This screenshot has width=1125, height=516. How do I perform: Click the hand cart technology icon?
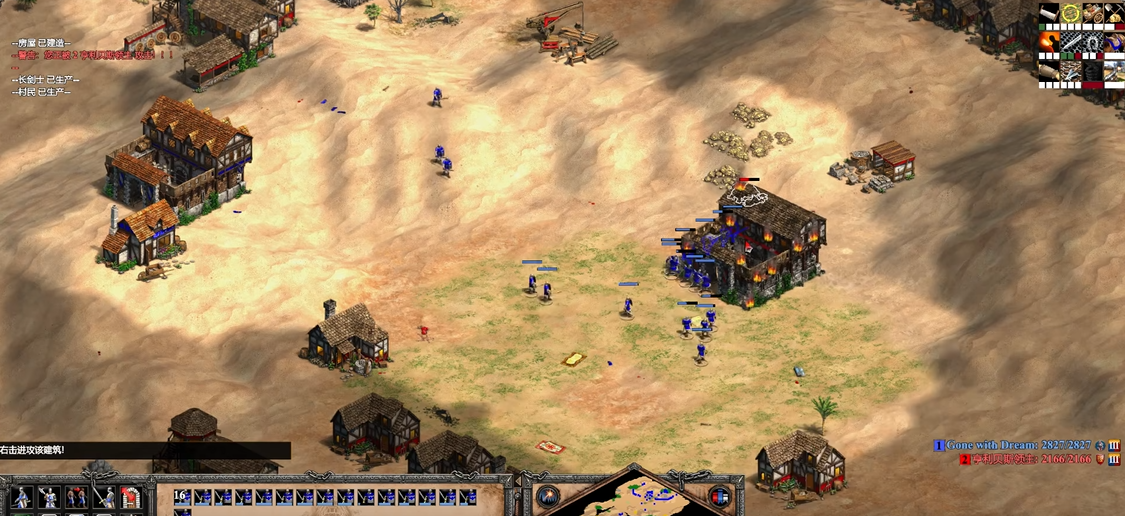[1093, 13]
